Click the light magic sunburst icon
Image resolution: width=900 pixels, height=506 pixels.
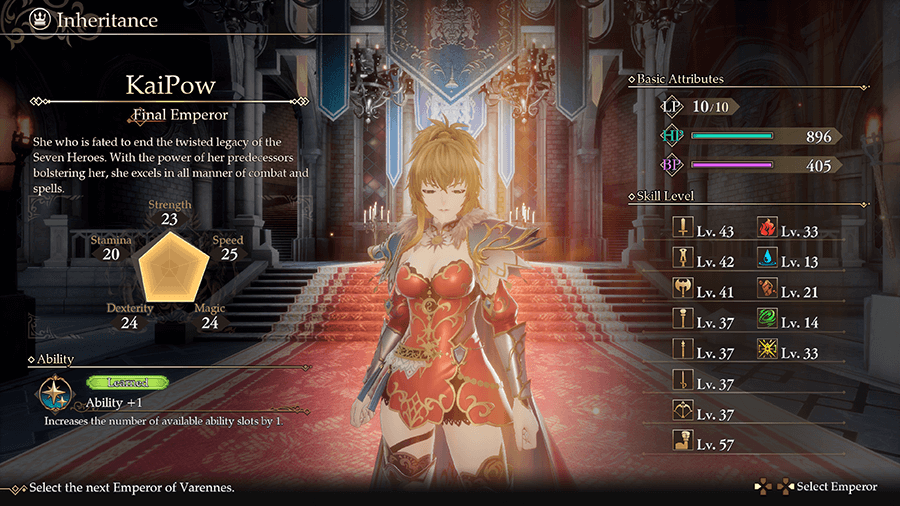pos(769,352)
